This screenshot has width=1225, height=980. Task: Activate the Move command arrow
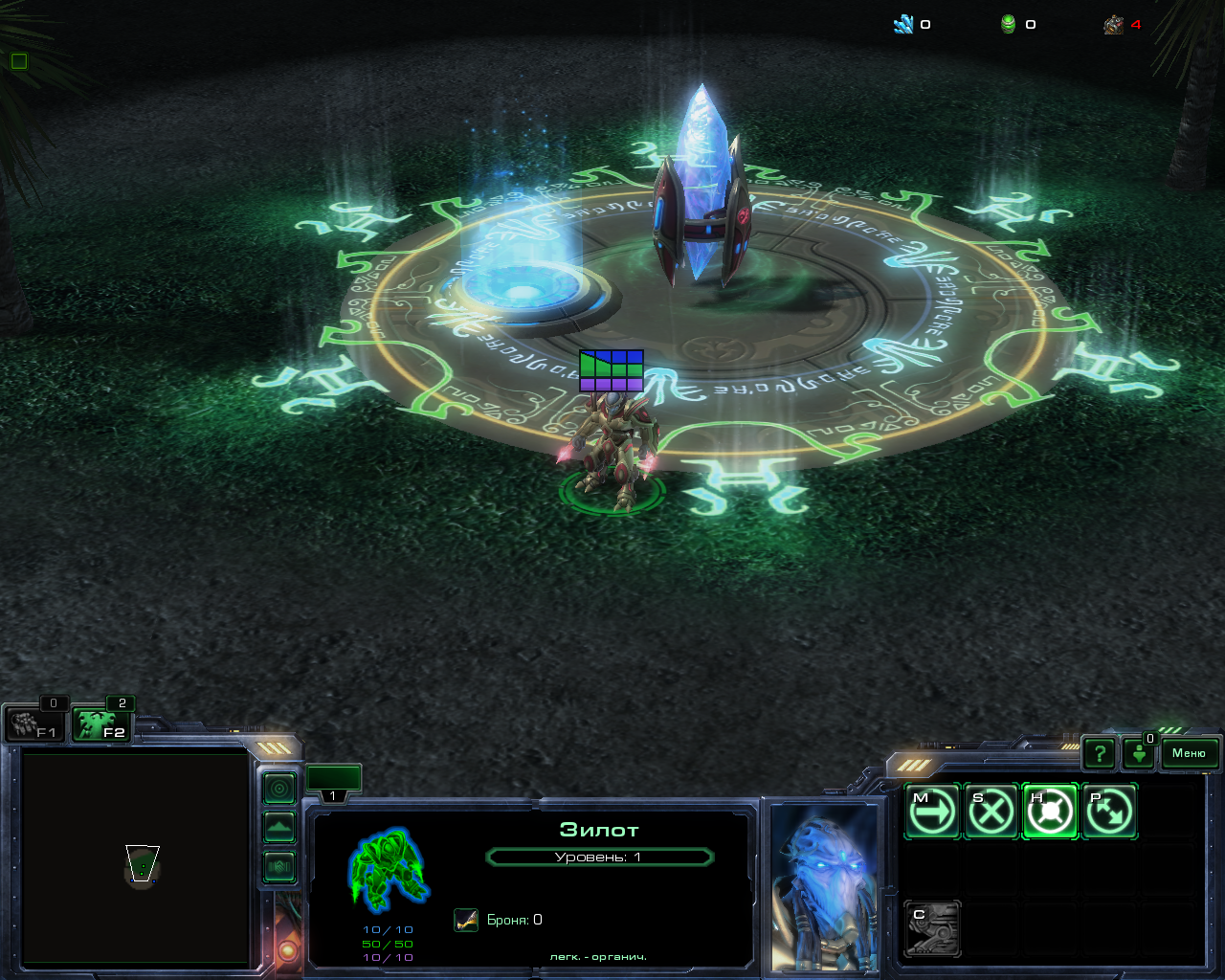[x=932, y=812]
